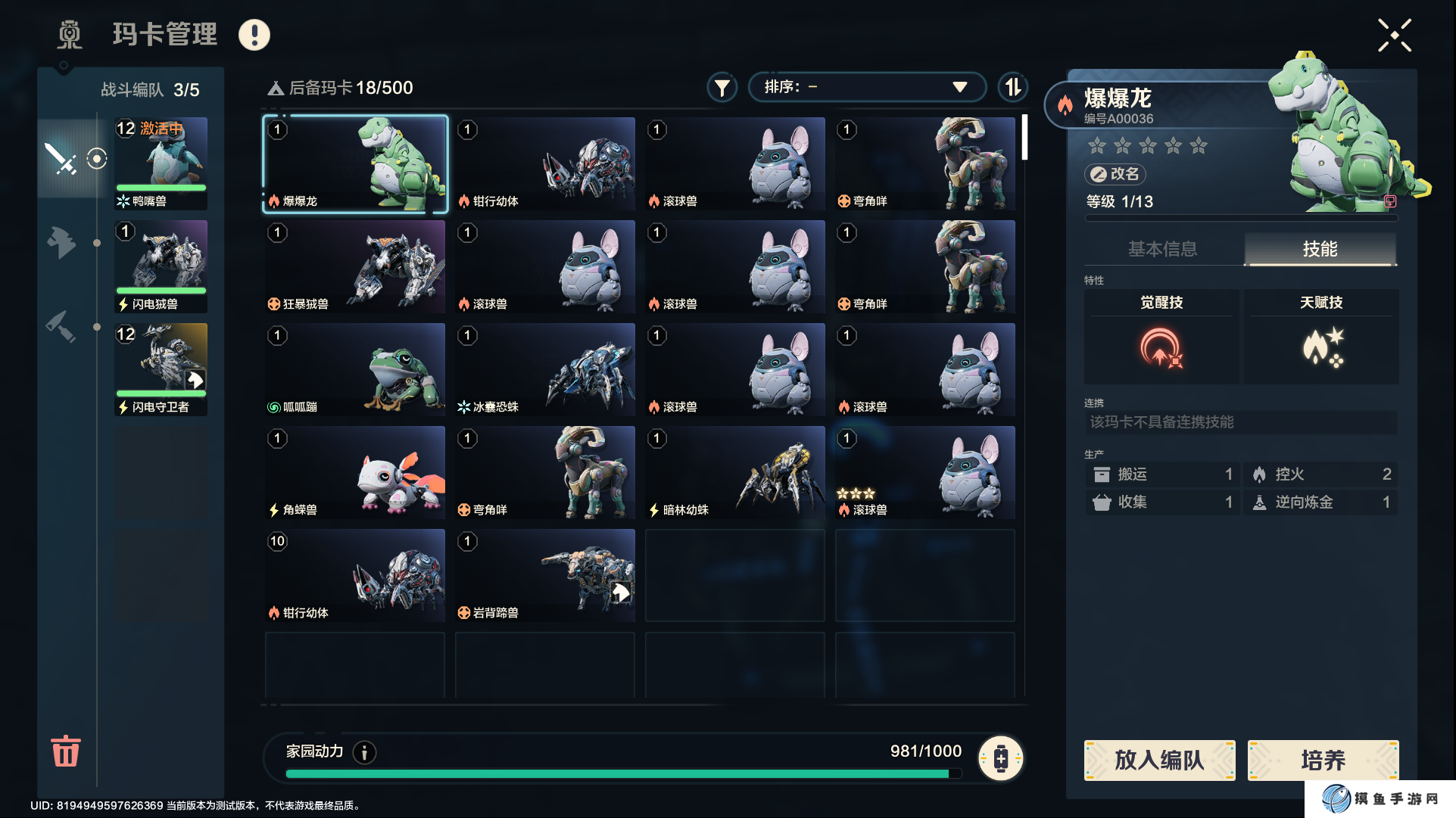Open the 排序 sort dropdown
The height and width of the screenshot is (818, 1456).
[x=866, y=87]
